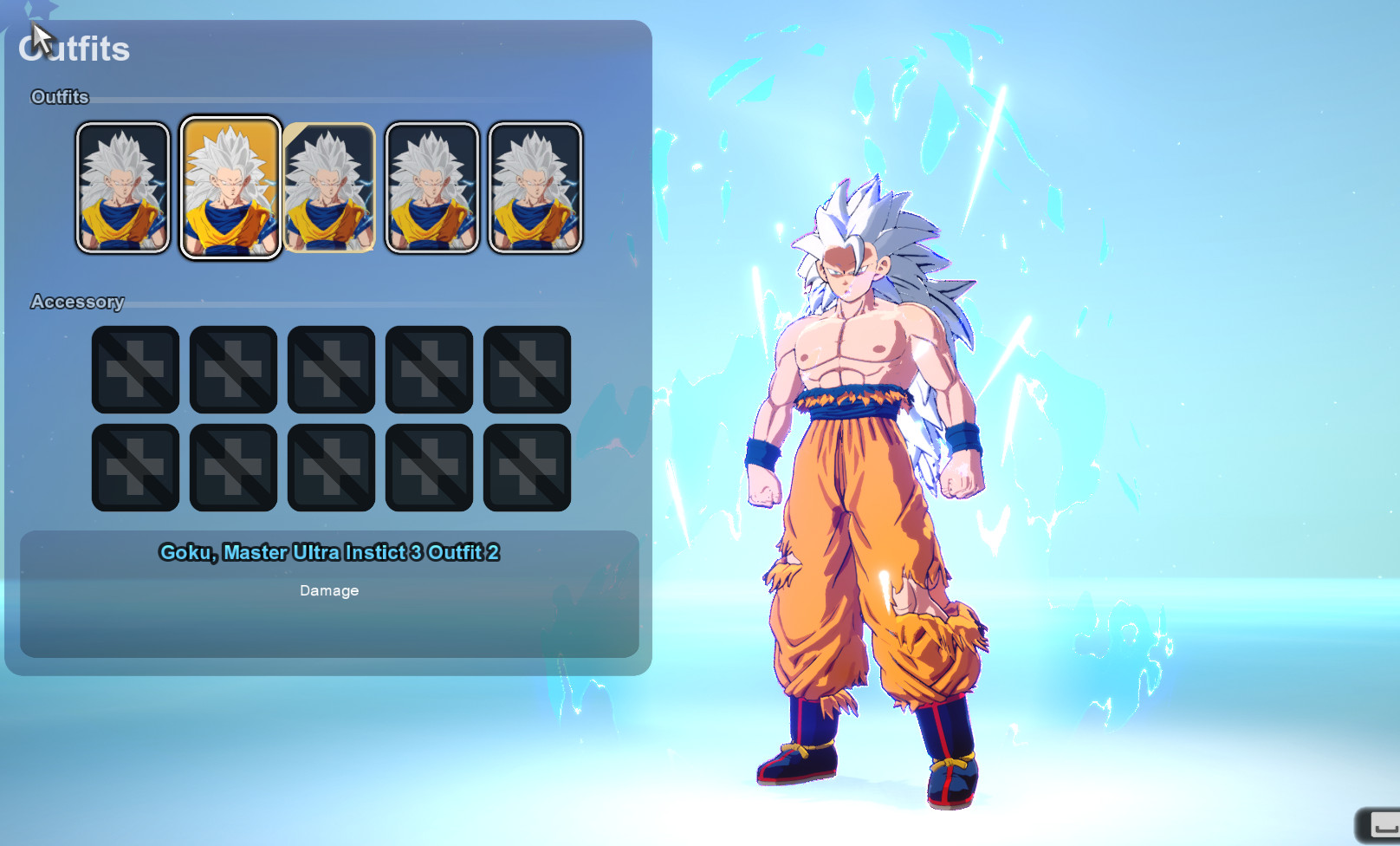Click the center accessory slot in the bottom row

[331, 465]
